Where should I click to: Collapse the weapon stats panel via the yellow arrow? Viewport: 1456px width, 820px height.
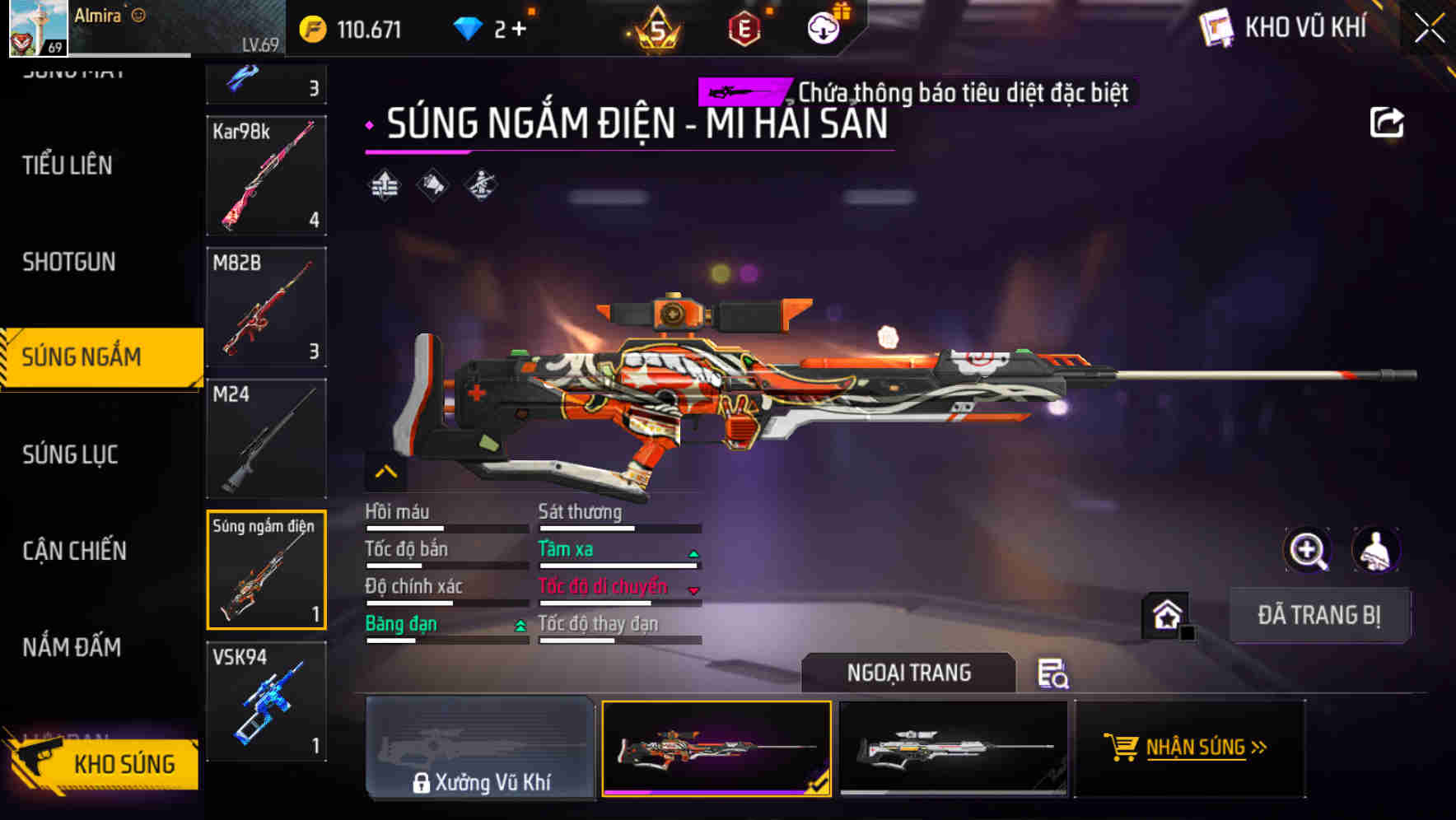point(385,471)
